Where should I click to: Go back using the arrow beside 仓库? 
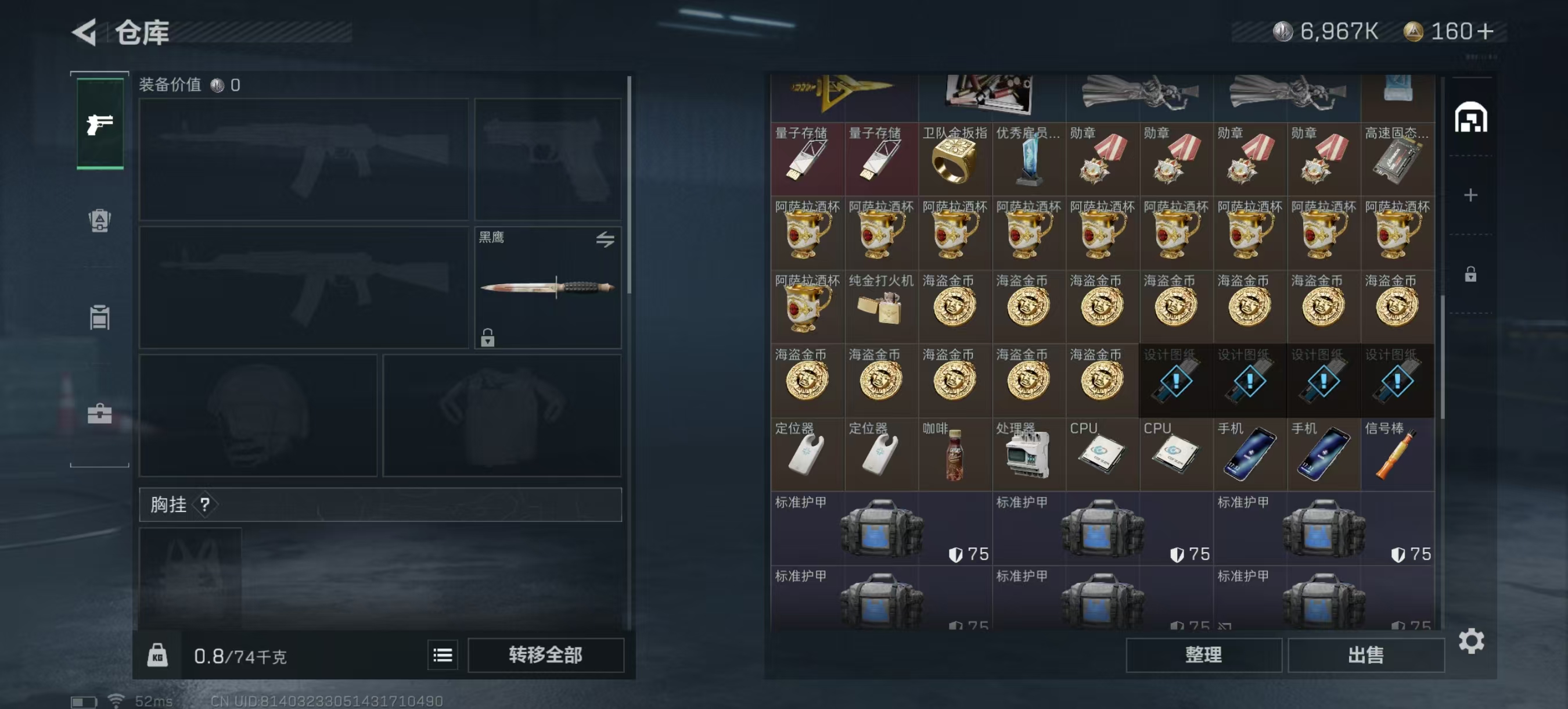click(85, 32)
